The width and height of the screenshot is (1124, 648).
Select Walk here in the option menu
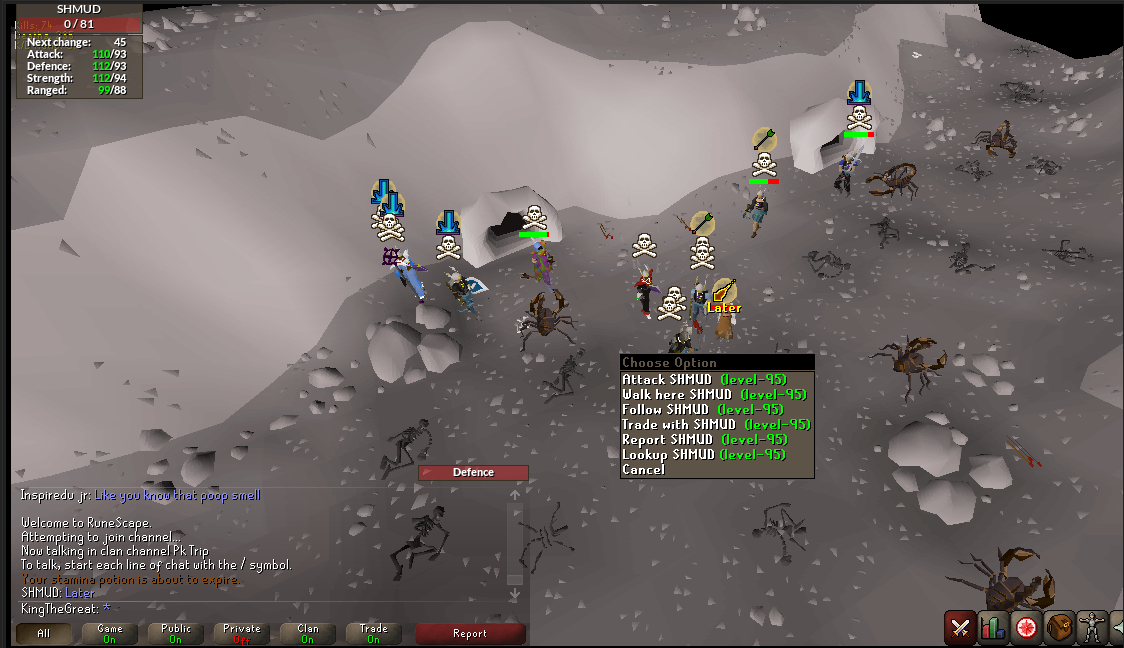pyautogui.click(x=713, y=395)
